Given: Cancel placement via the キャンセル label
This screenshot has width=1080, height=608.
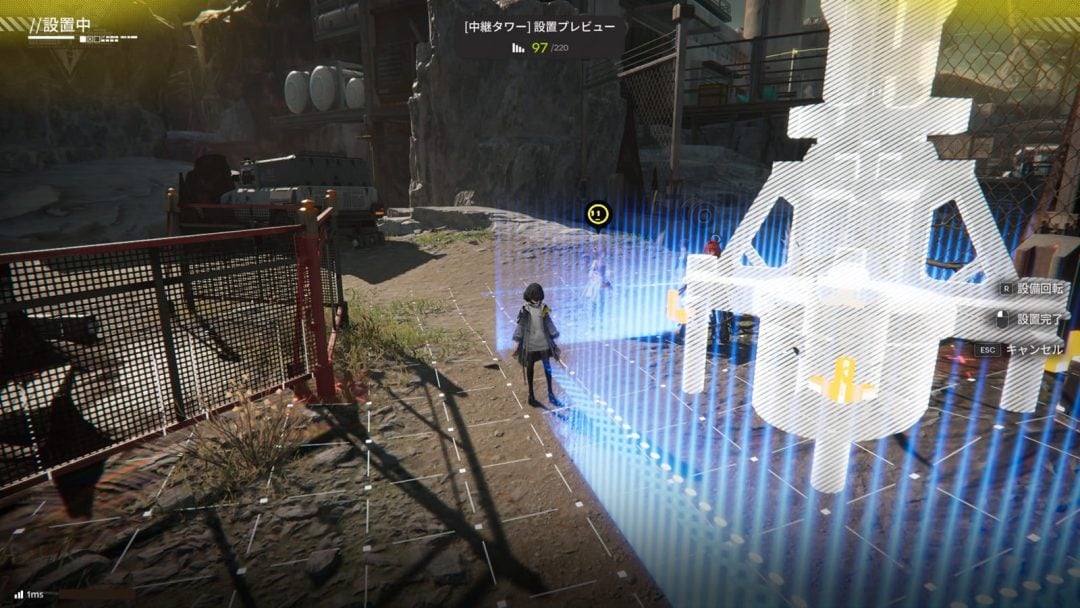Looking at the screenshot, I should coord(1034,350).
